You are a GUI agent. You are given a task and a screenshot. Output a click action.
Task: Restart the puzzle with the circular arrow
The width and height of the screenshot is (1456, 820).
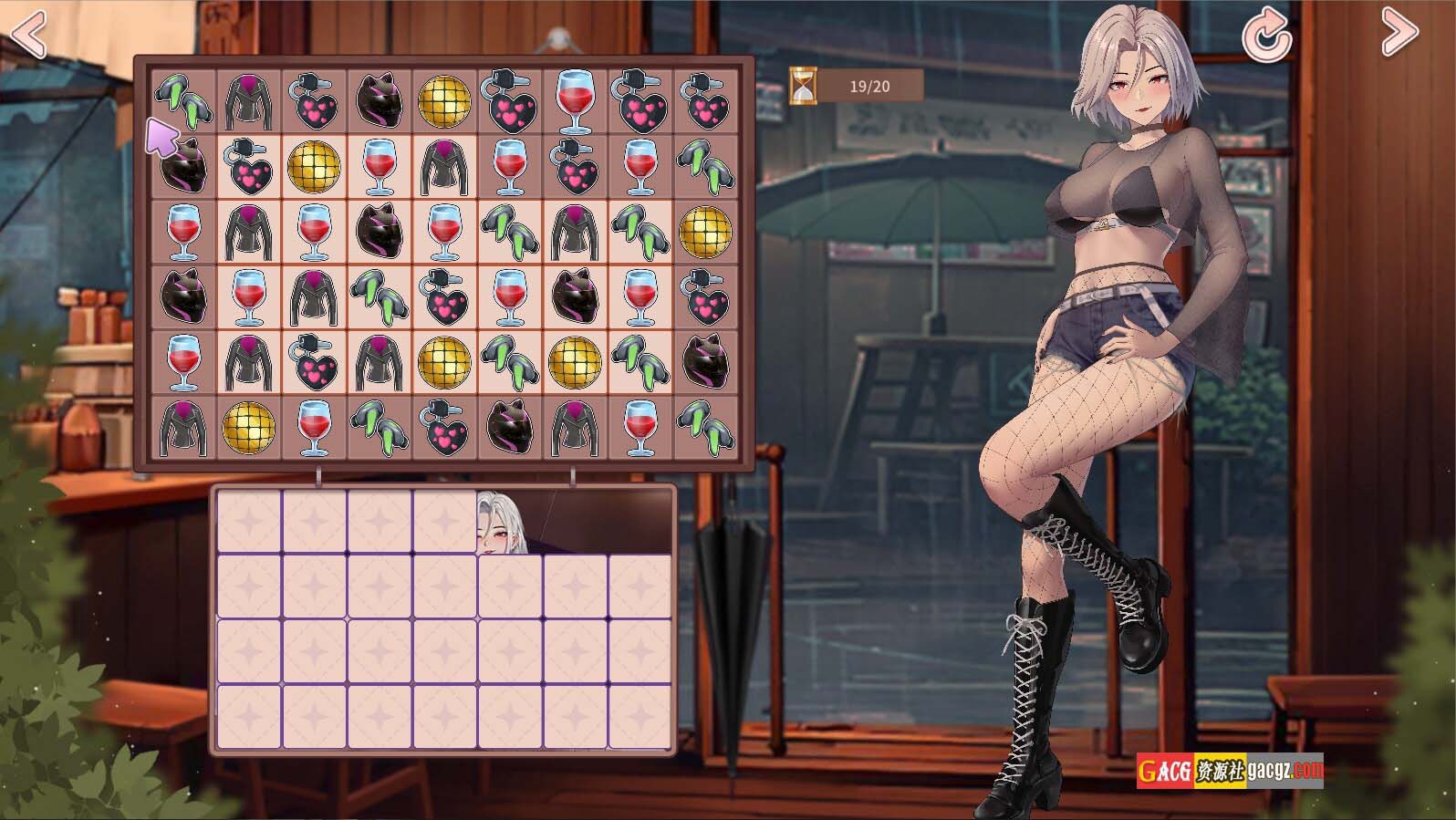tap(1267, 35)
